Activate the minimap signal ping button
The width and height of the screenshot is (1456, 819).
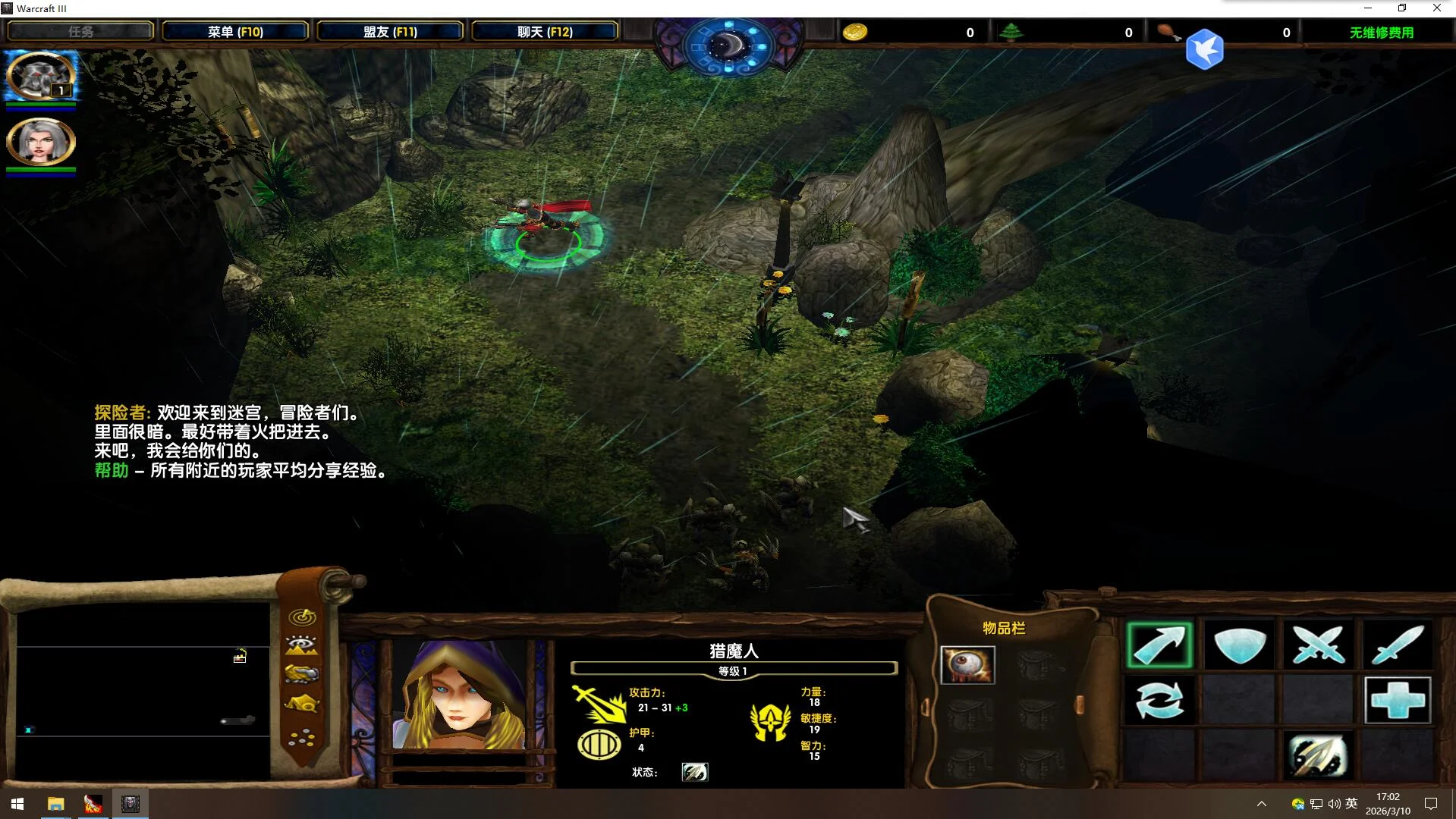point(302,617)
